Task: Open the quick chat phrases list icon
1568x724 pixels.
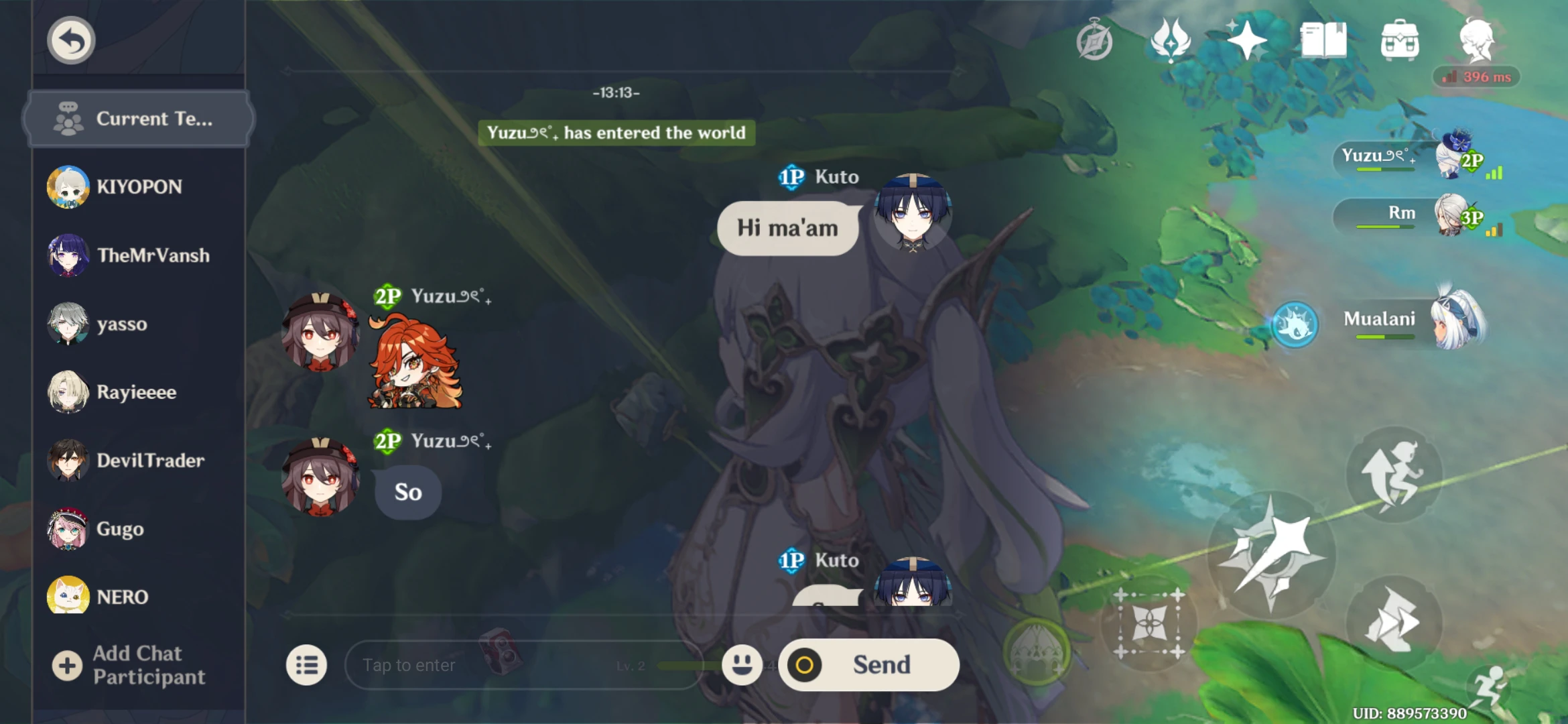Action: (307, 664)
